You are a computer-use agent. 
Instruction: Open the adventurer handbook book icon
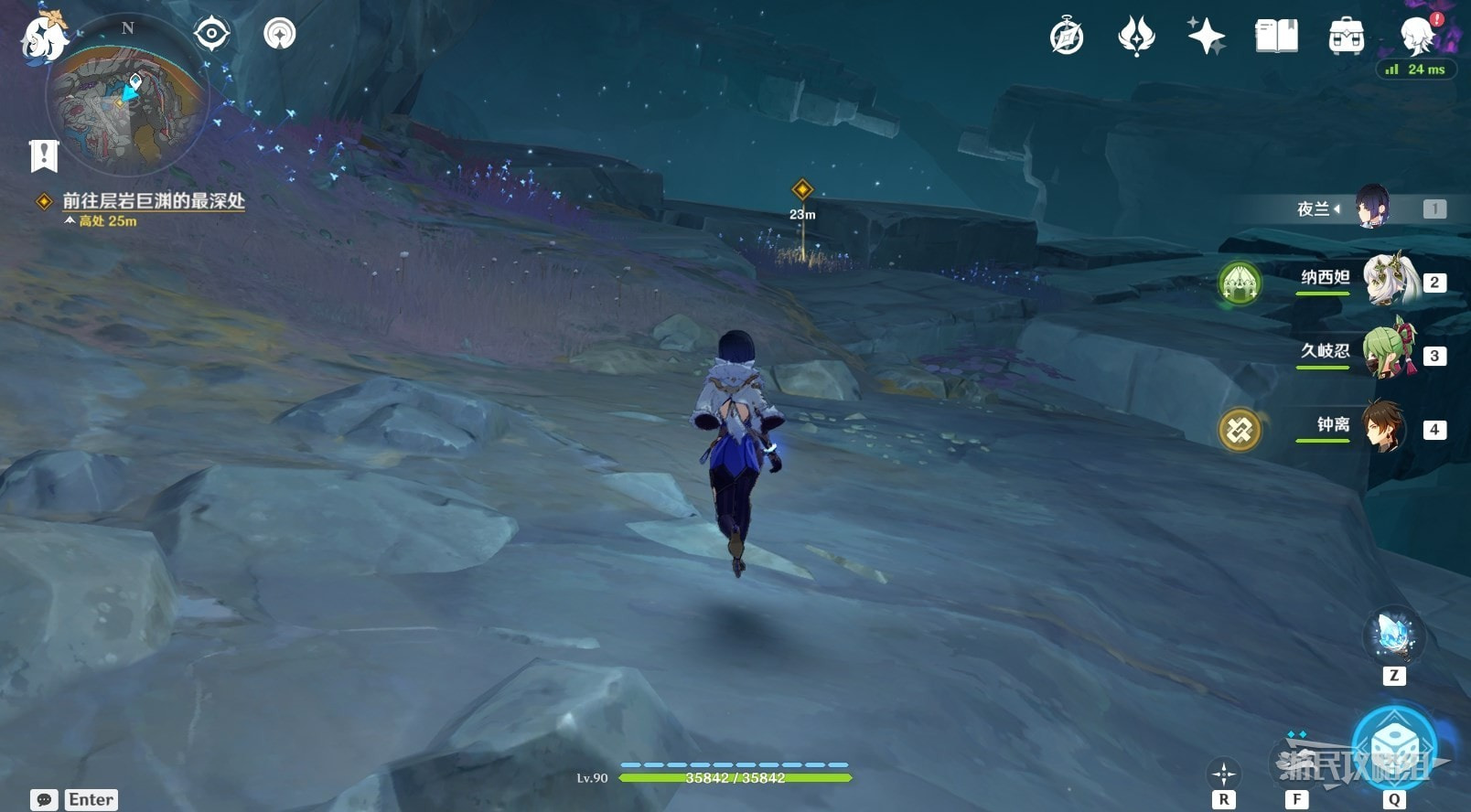[1276, 37]
